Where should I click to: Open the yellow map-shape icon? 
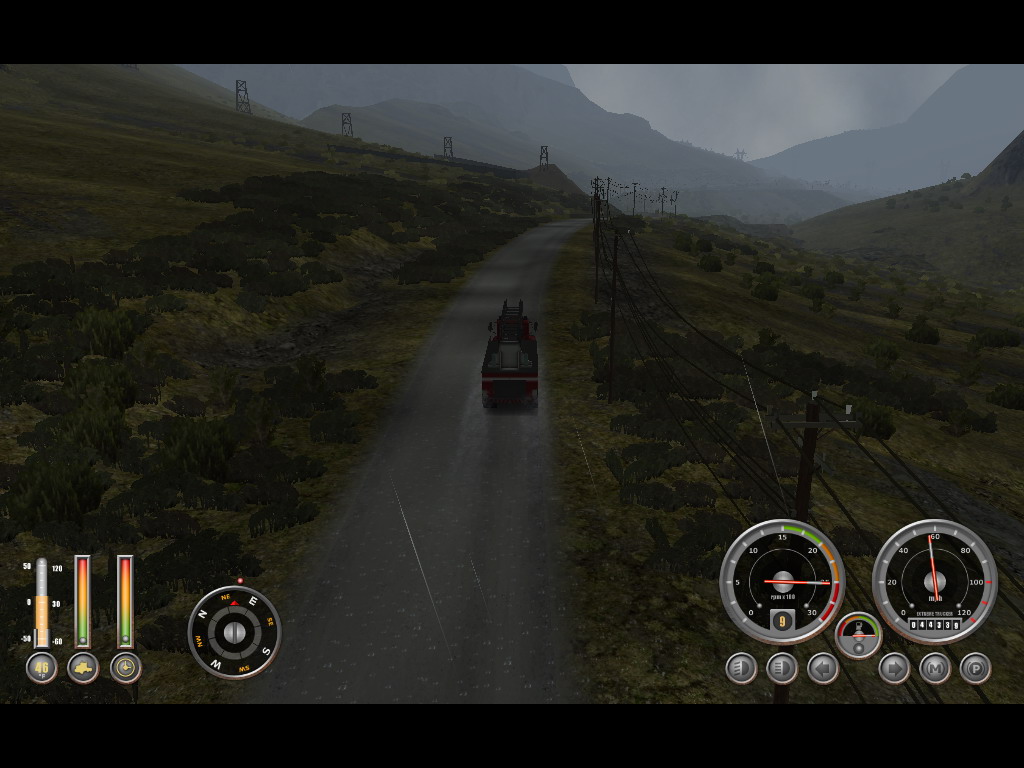click(x=83, y=667)
